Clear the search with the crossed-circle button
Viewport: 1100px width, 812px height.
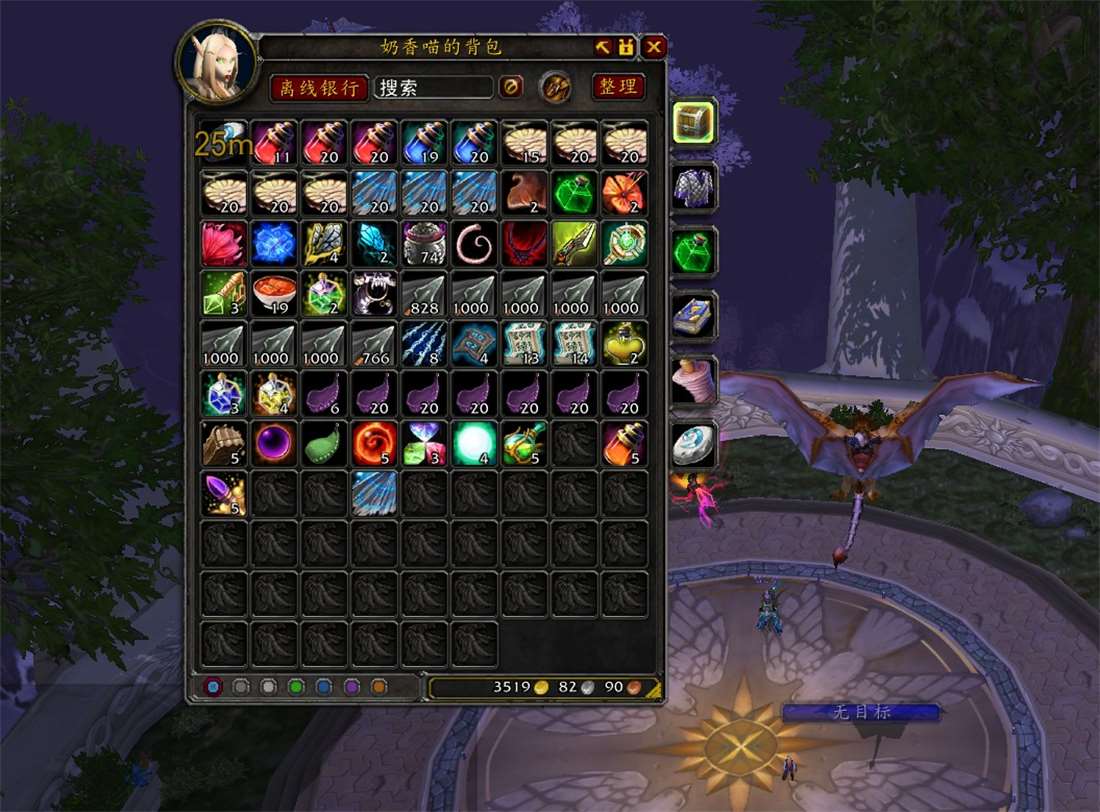click(510, 87)
